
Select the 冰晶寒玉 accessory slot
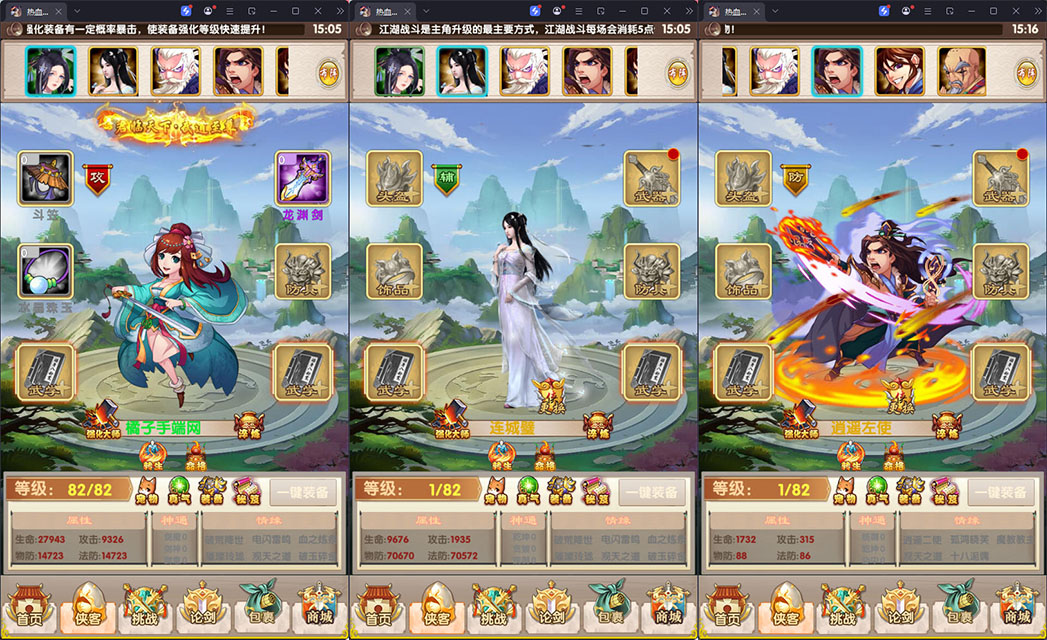click(x=45, y=271)
